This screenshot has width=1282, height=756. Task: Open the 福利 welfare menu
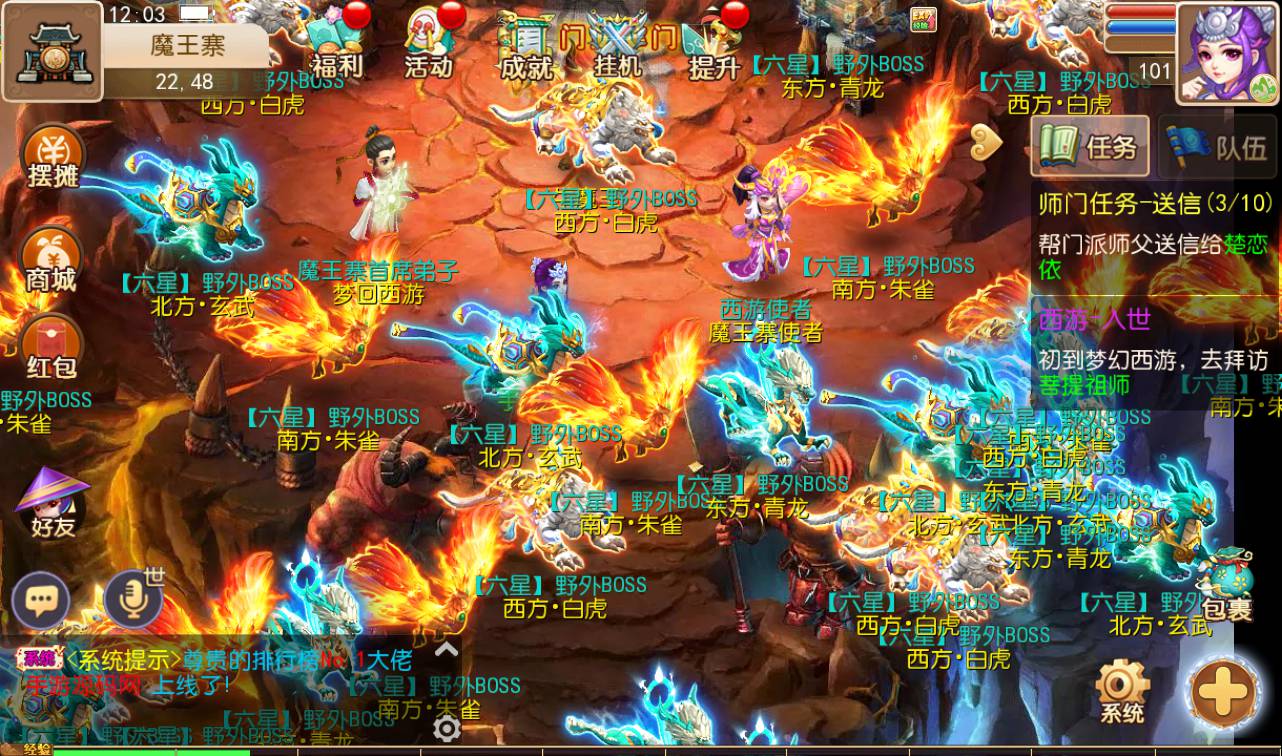[335, 45]
